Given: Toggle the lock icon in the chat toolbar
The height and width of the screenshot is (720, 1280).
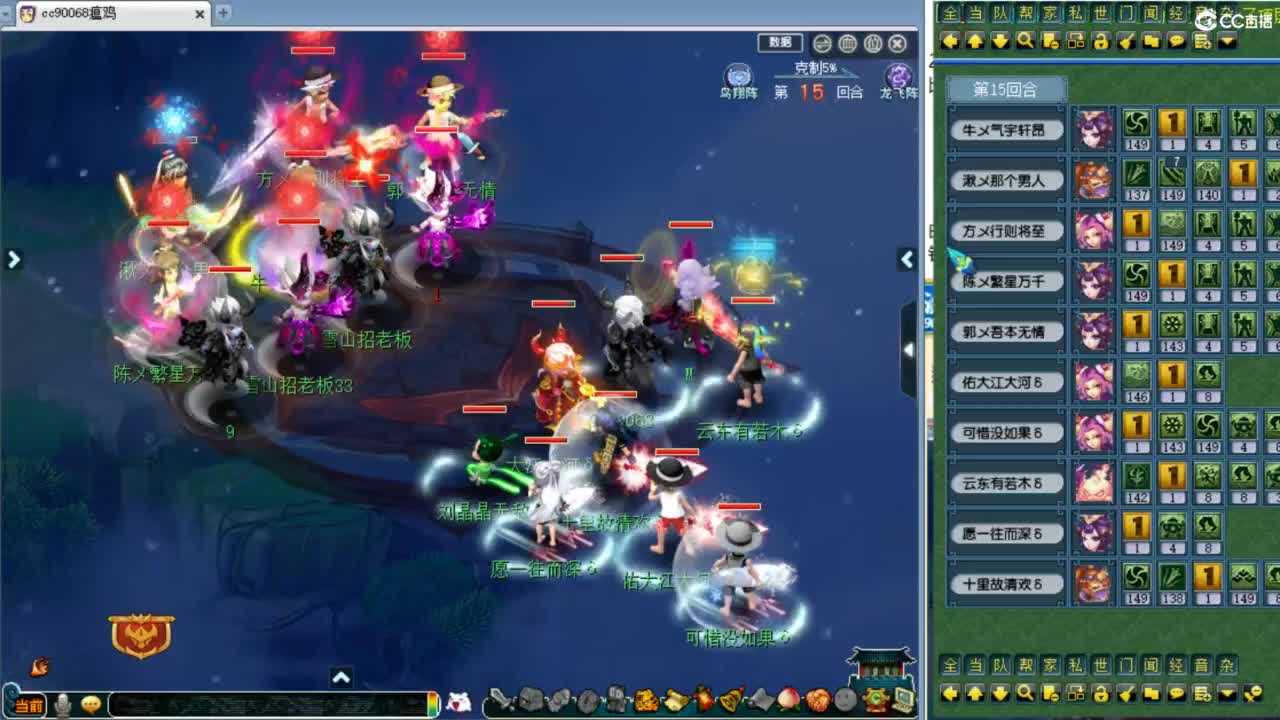Looking at the screenshot, I should (x=1099, y=41).
